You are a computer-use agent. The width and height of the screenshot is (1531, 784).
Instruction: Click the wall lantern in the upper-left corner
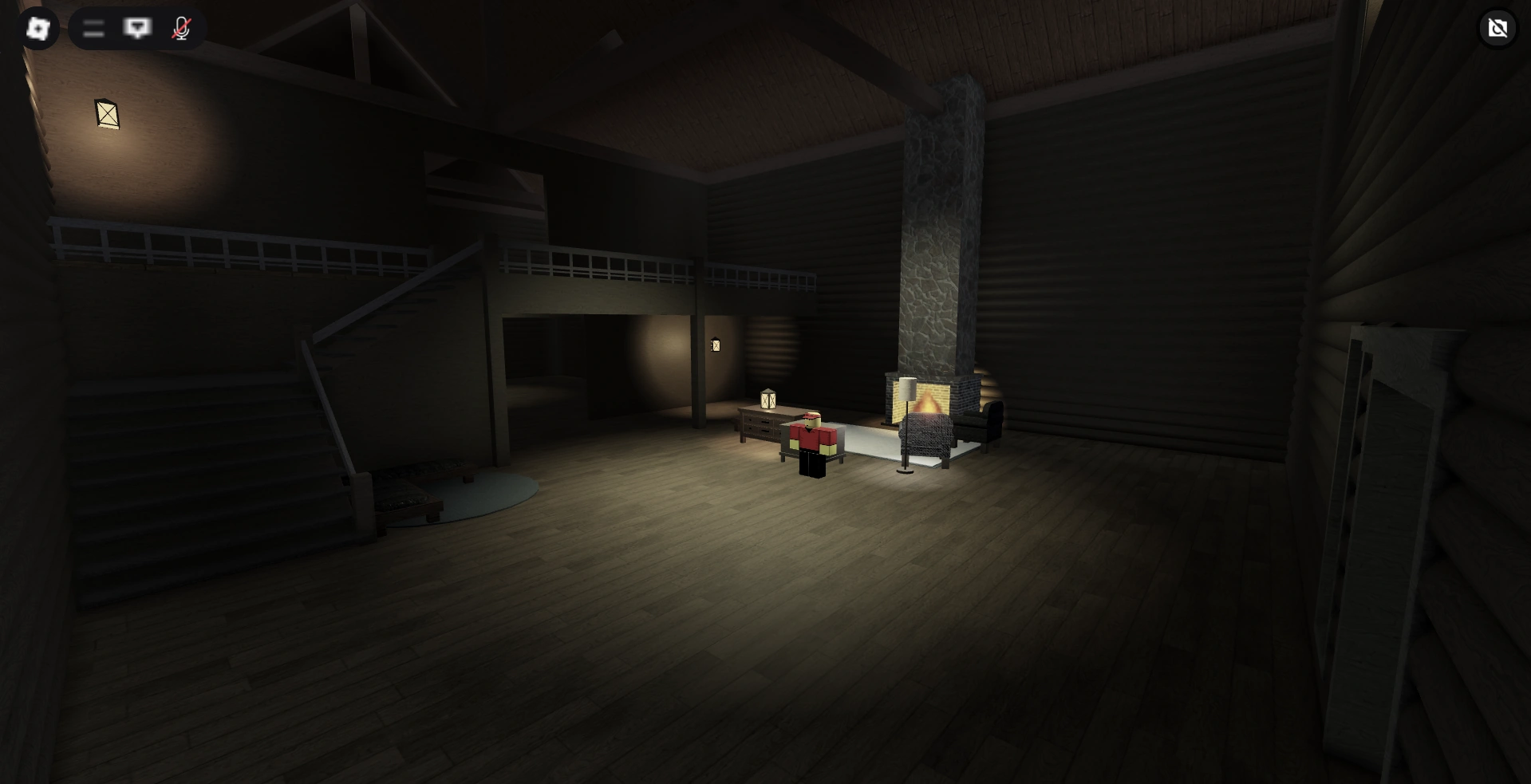(x=105, y=115)
